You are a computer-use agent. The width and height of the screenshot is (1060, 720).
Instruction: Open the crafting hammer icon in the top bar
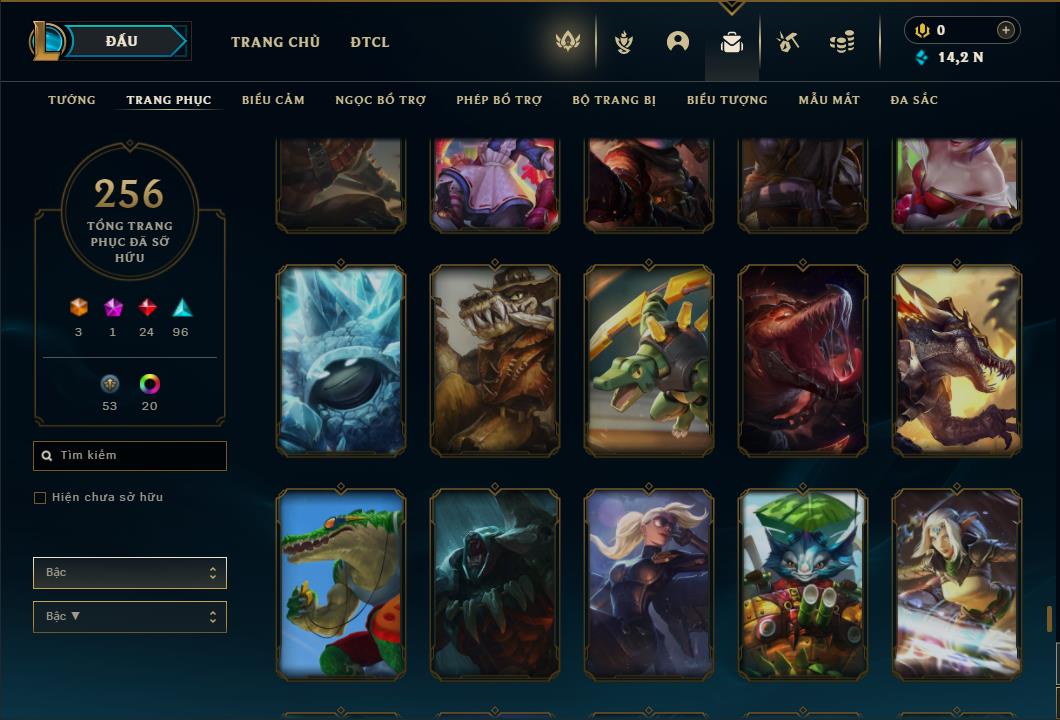click(x=788, y=42)
